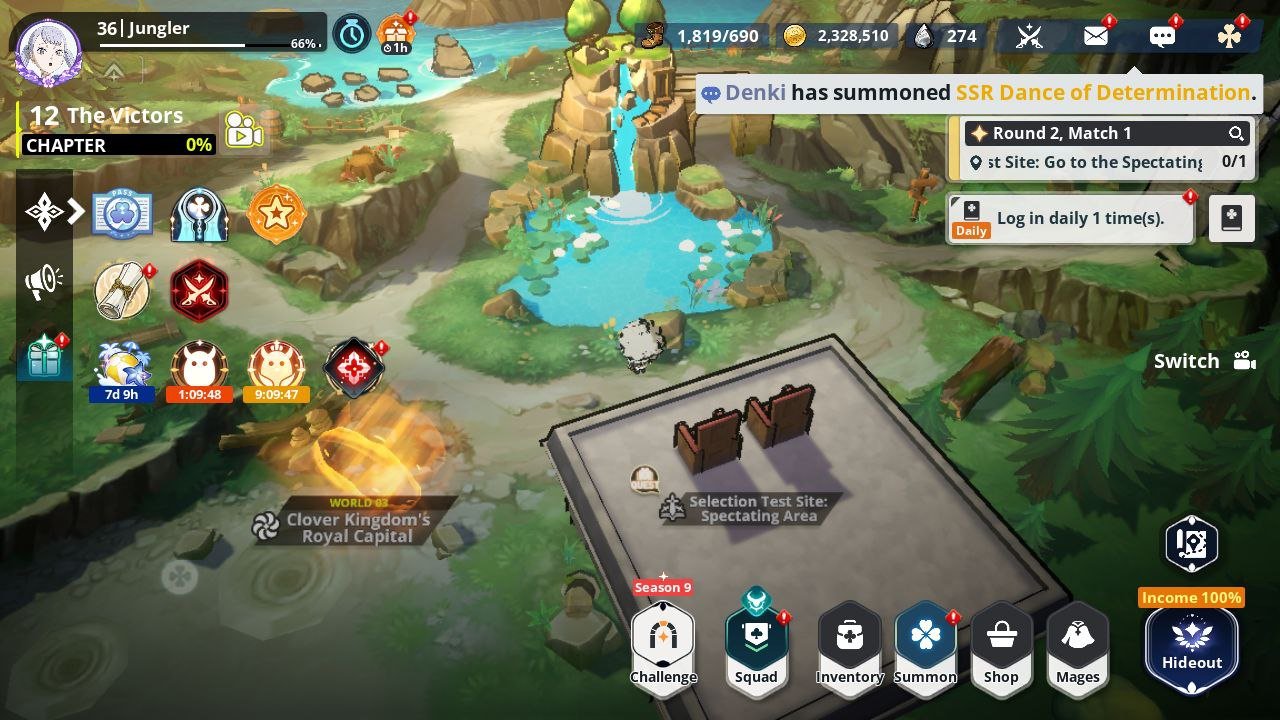Enter the Hideout
The height and width of the screenshot is (720, 1280).
point(1191,640)
